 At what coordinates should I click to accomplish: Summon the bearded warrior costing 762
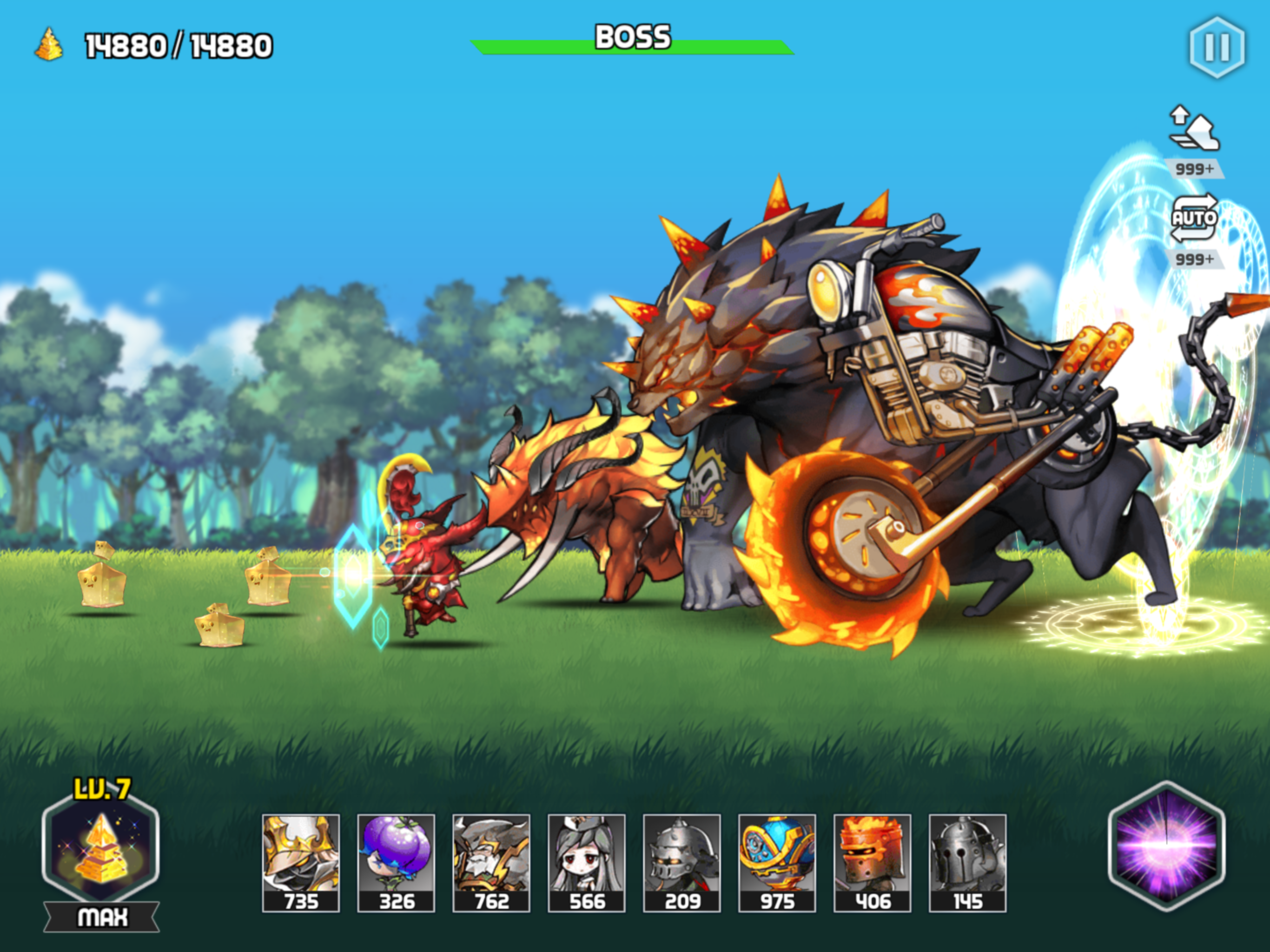click(x=491, y=862)
